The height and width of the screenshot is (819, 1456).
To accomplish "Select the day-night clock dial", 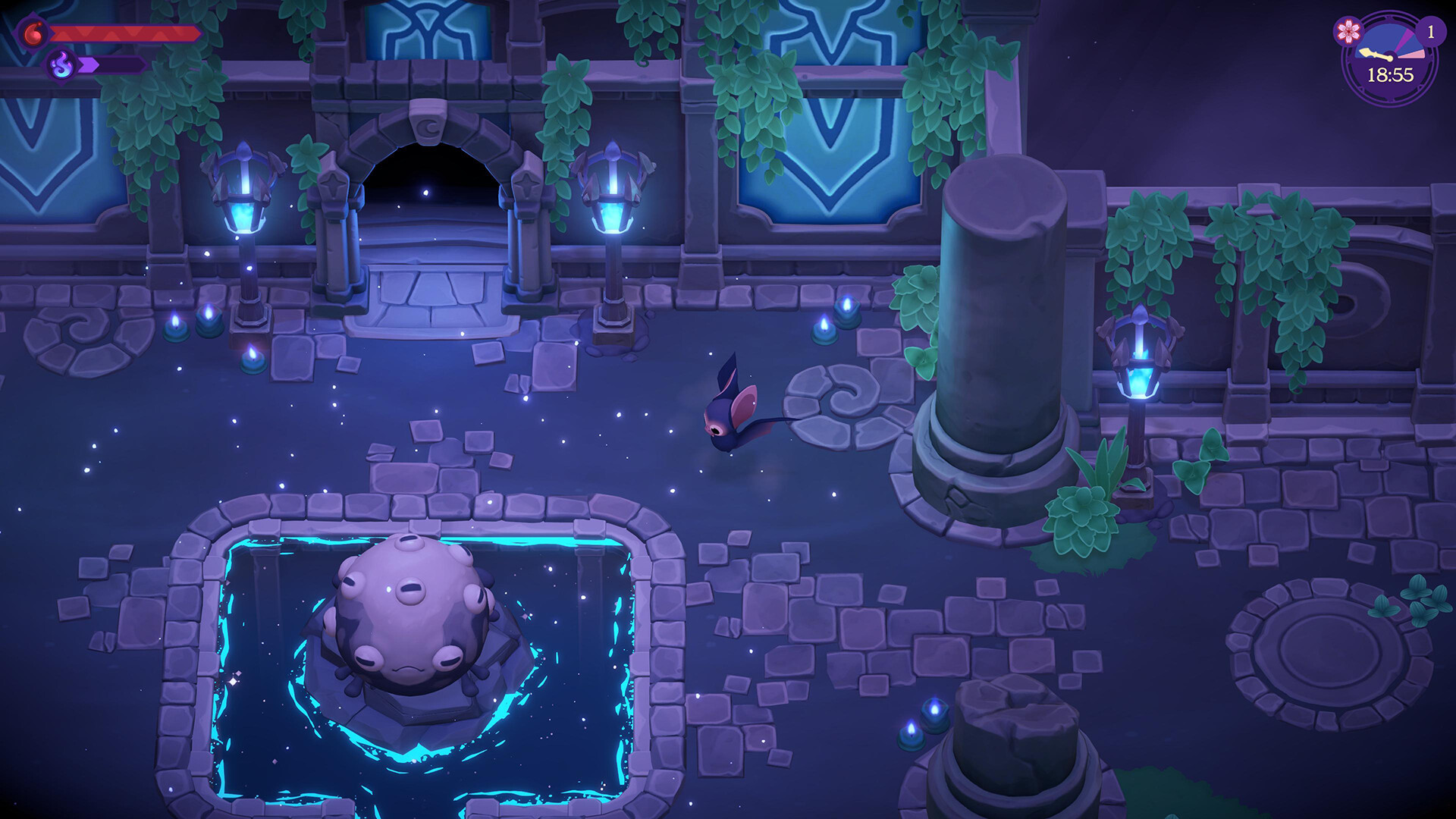I will tap(1390, 59).
